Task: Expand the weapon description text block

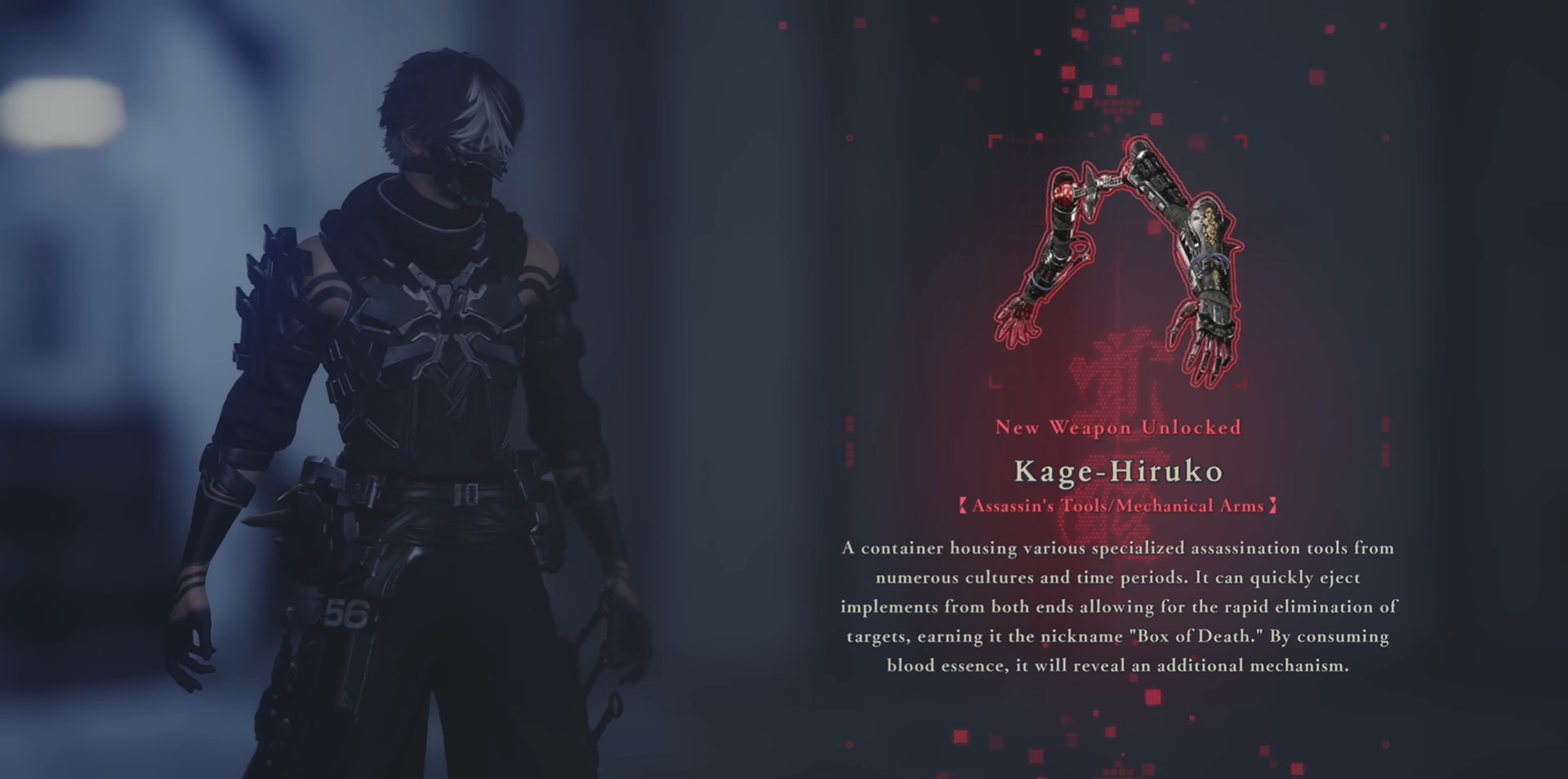Action: [x=1119, y=607]
